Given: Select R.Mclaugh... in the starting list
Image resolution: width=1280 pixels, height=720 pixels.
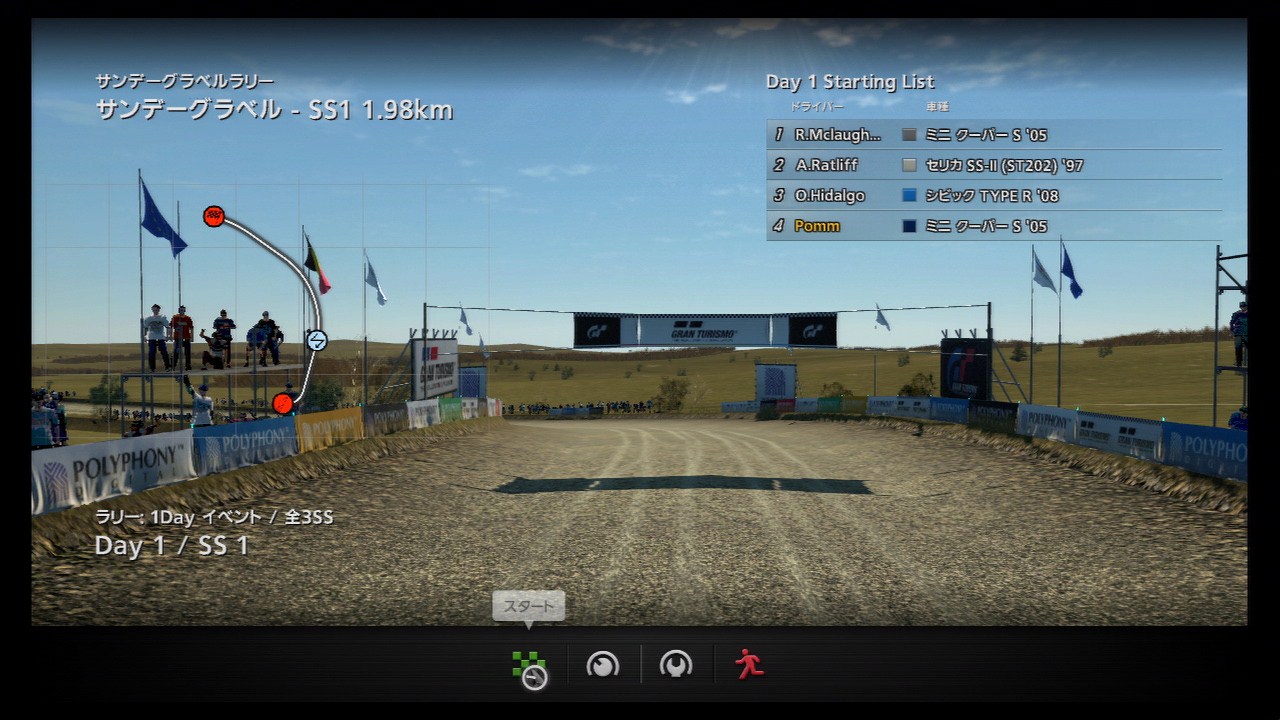Looking at the screenshot, I should tap(993, 135).
